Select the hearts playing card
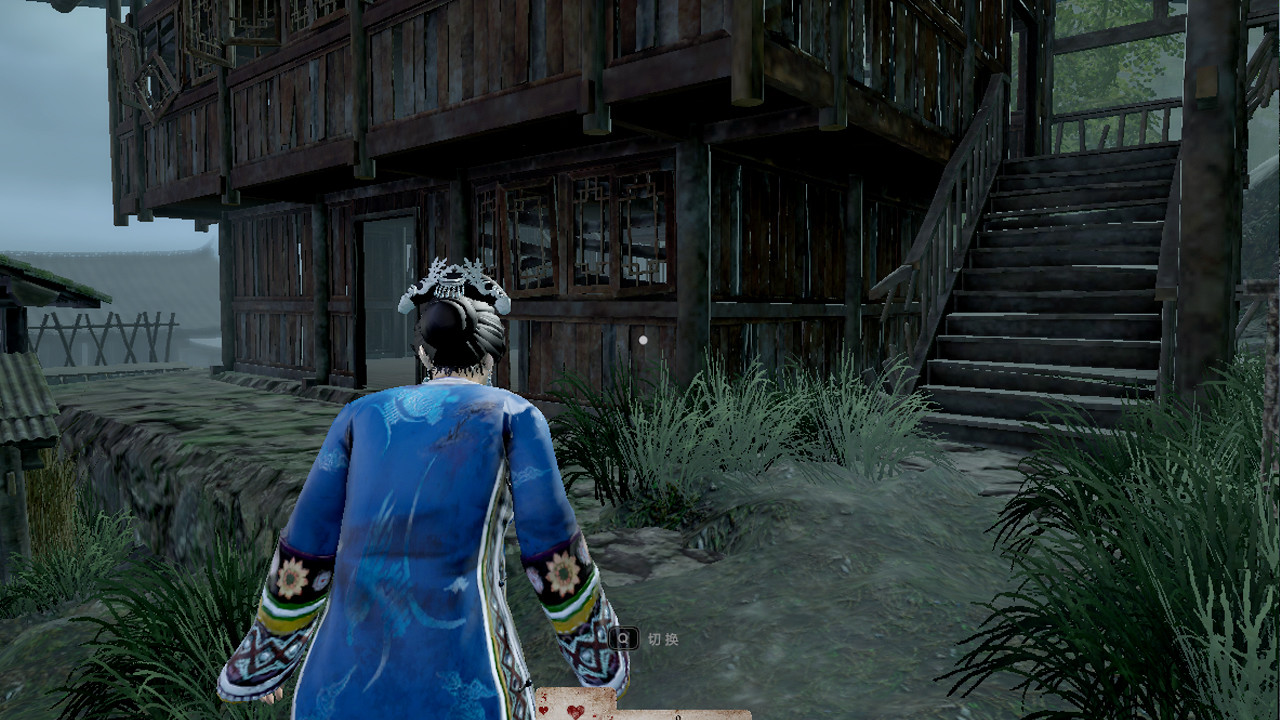The width and height of the screenshot is (1280, 720). (574, 706)
